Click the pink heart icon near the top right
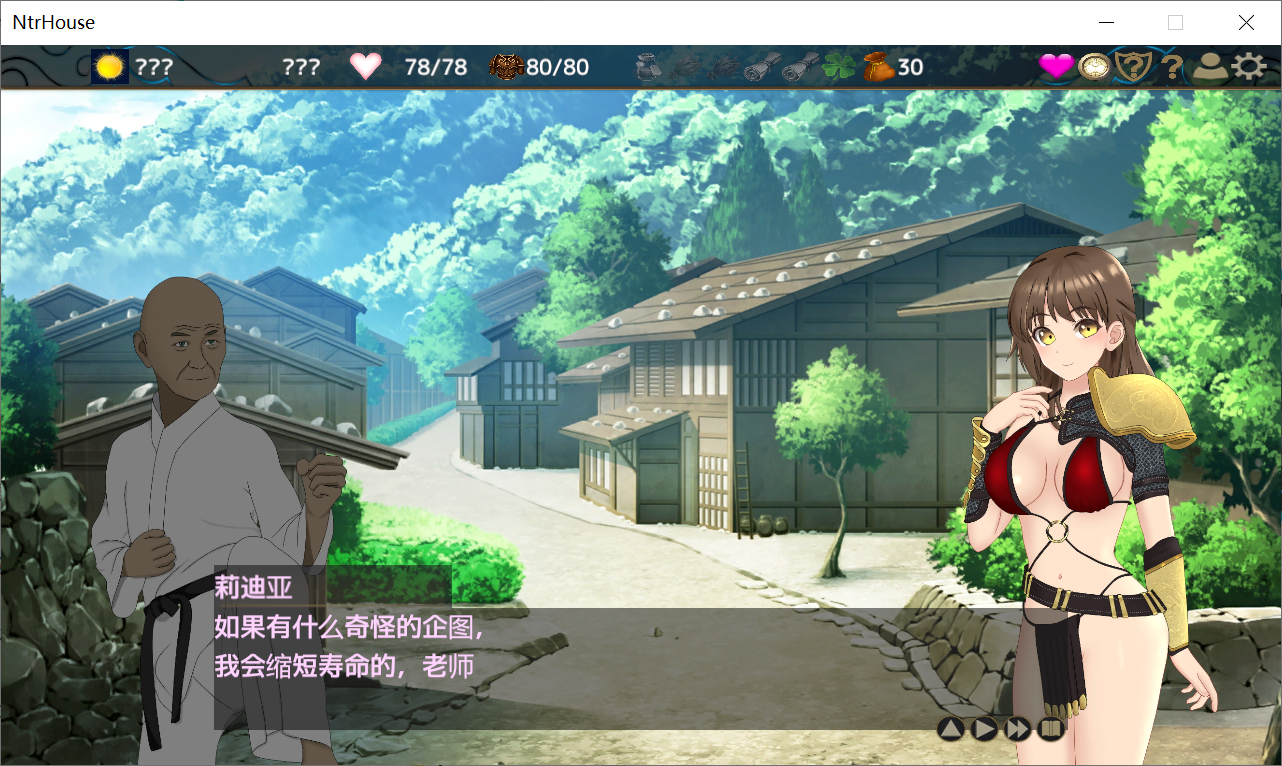This screenshot has width=1282, height=766. tap(1055, 65)
